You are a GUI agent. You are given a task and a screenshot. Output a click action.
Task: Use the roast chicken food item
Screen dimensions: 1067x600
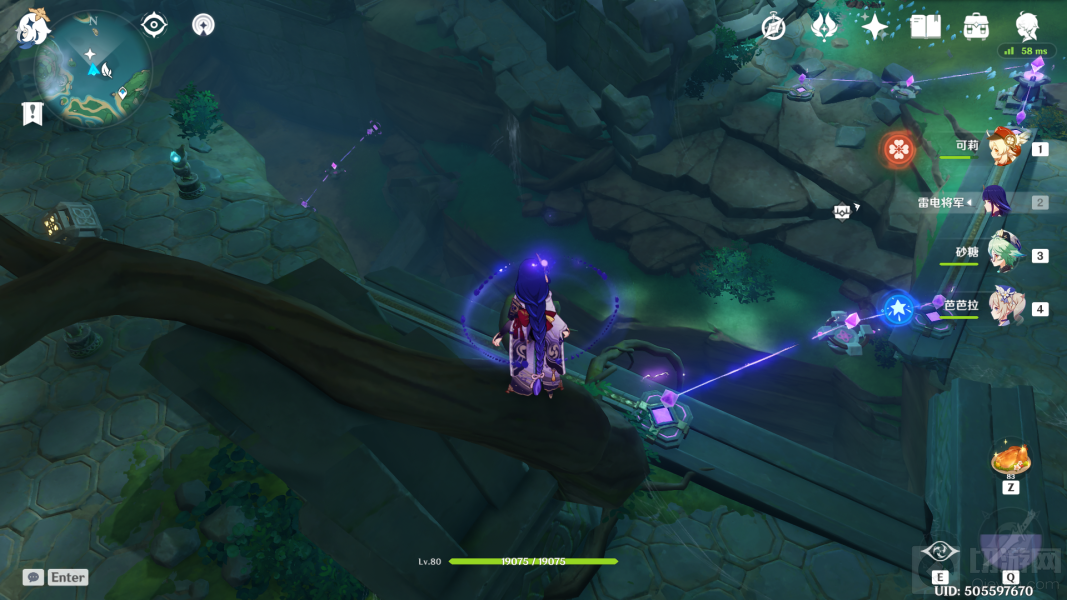click(1010, 460)
